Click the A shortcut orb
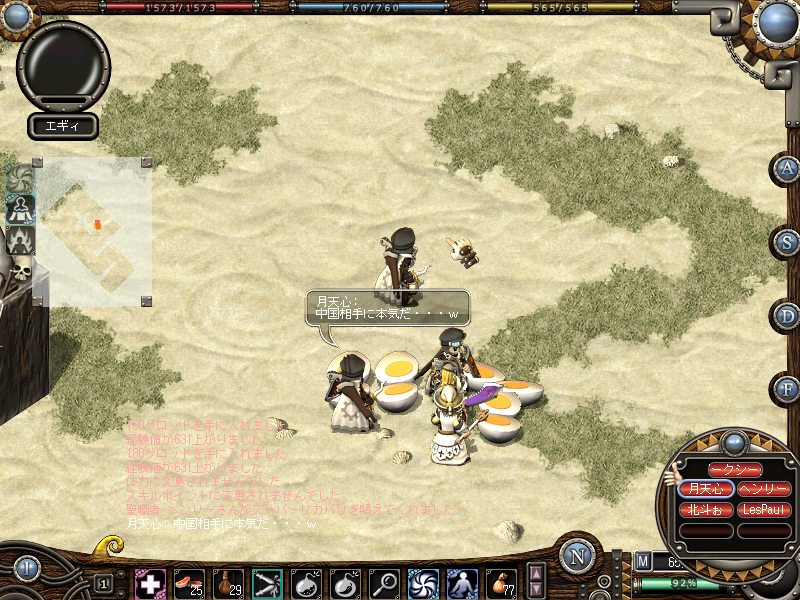 788,168
